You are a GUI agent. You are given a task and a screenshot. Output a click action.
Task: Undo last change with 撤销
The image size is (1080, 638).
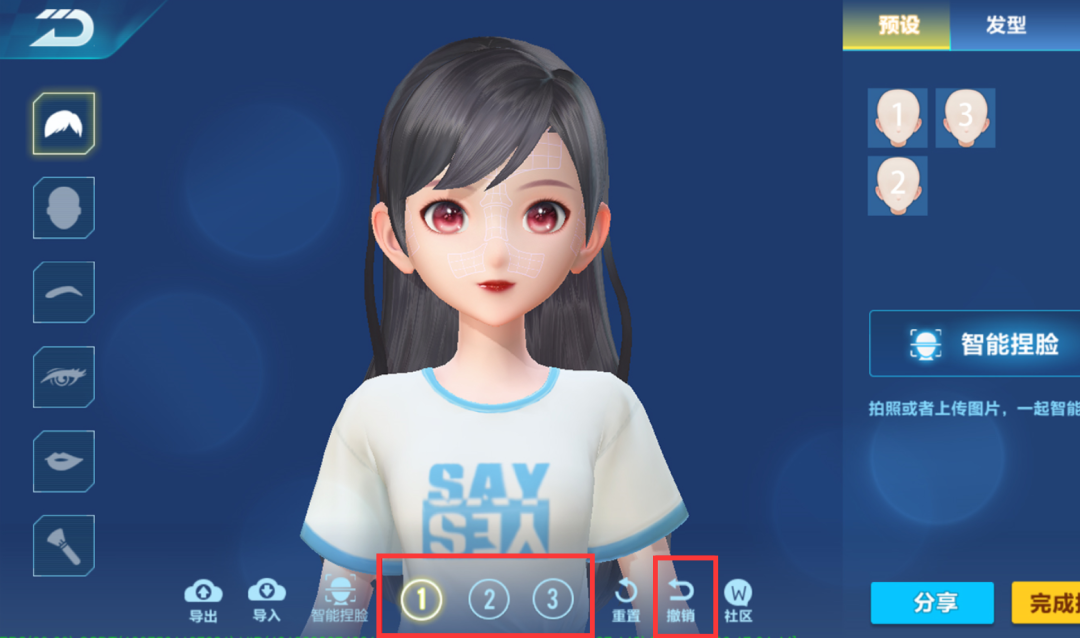click(x=681, y=600)
